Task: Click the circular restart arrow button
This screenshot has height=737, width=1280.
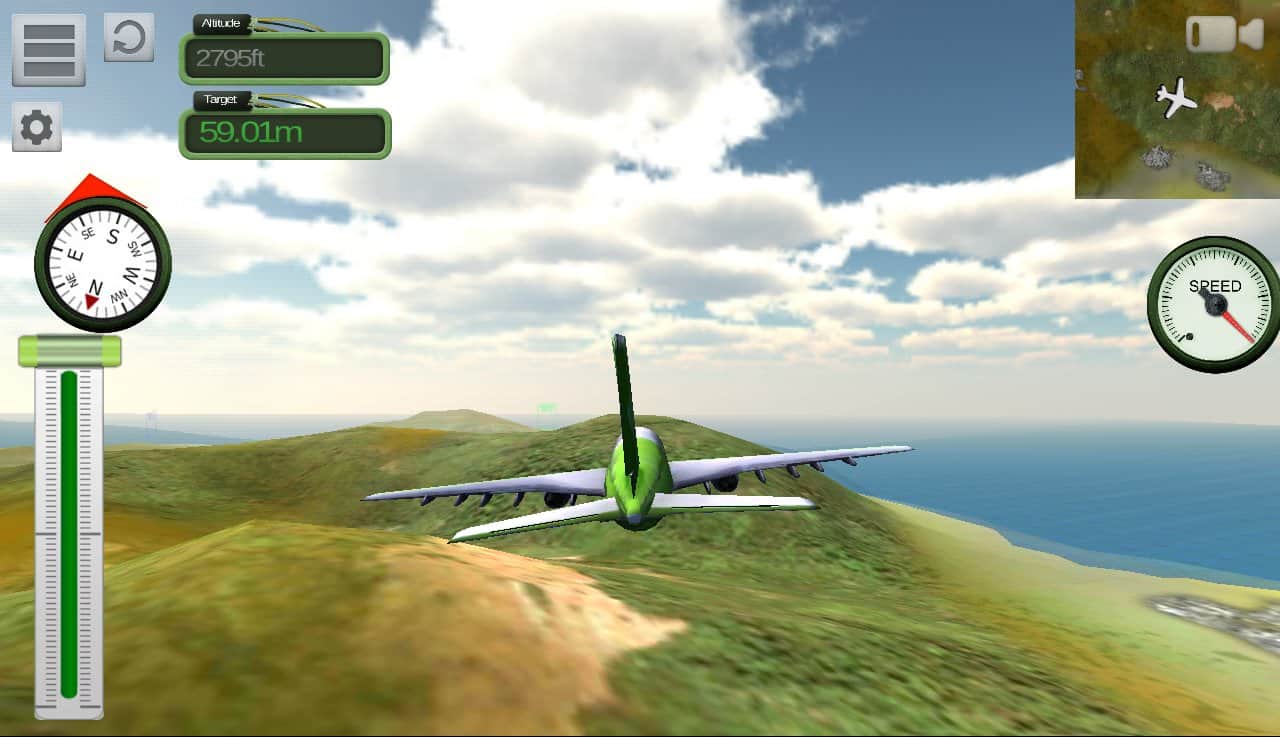Action: coord(129,38)
